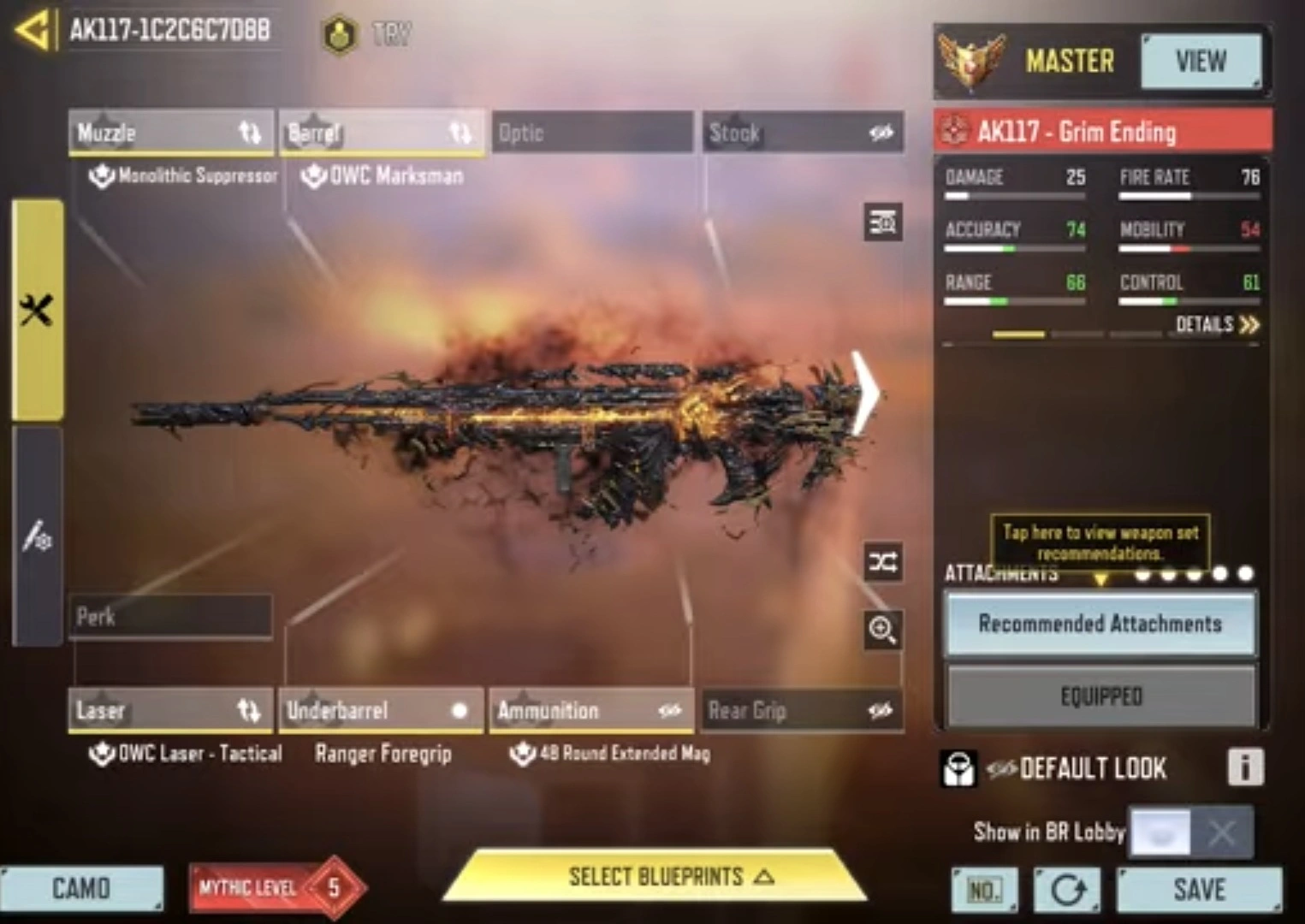The height and width of the screenshot is (924, 1305).
Task: Save the weapon loadout
Action: pos(1199,890)
